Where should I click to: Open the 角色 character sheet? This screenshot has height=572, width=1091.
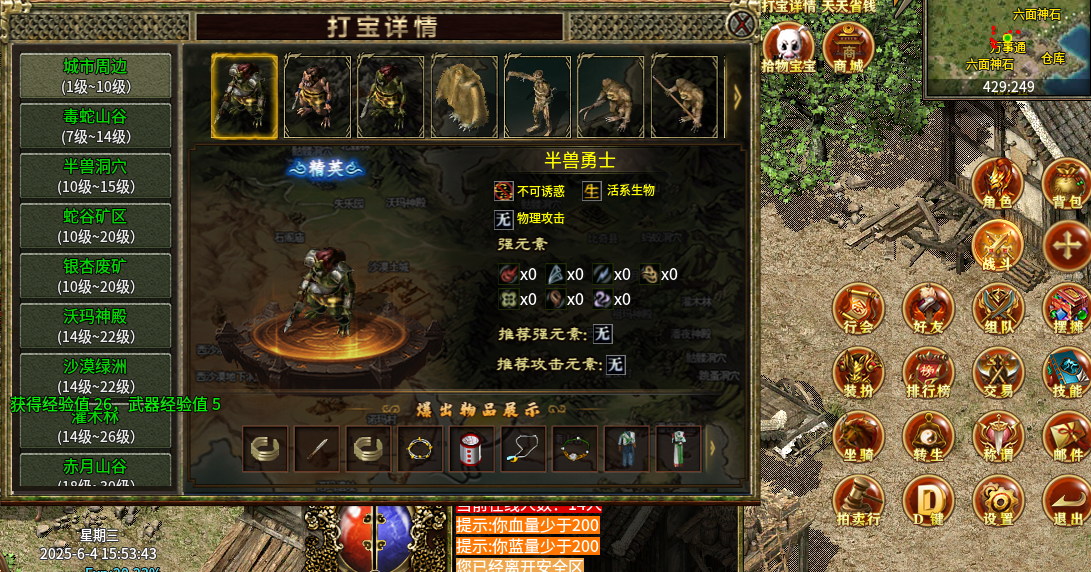(x=997, y=184)
